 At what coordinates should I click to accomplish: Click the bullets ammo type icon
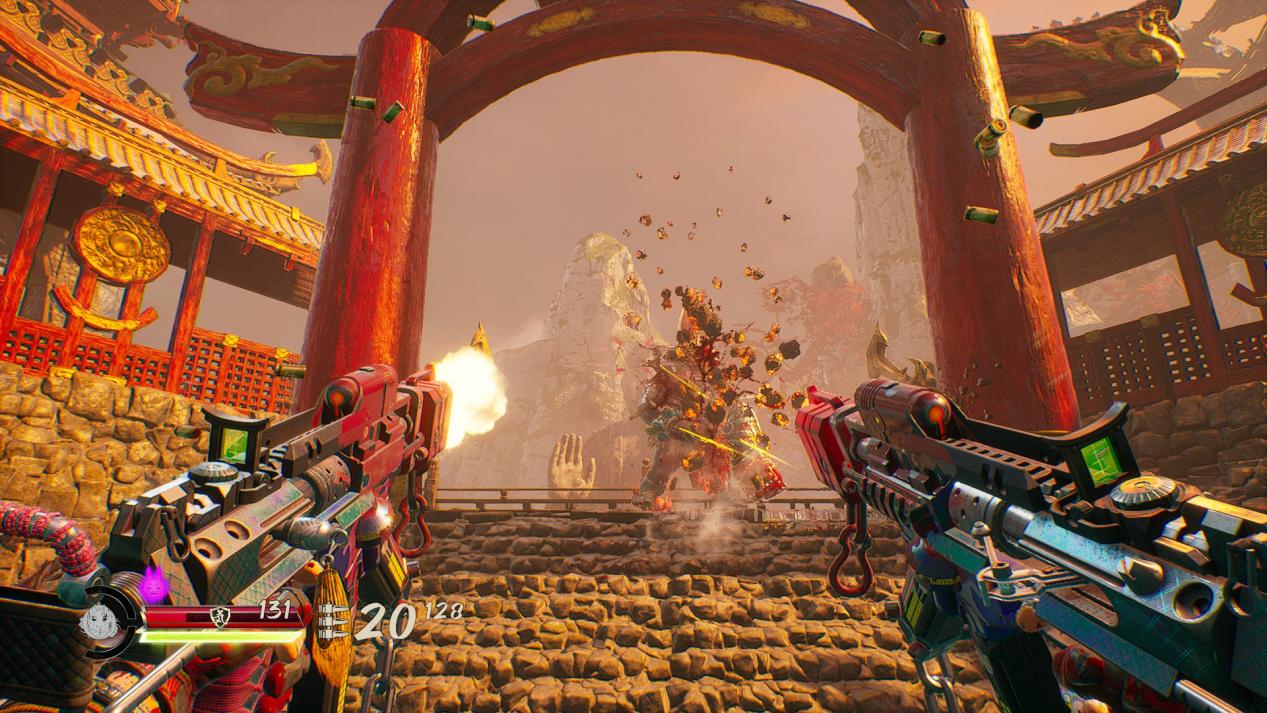335,622
